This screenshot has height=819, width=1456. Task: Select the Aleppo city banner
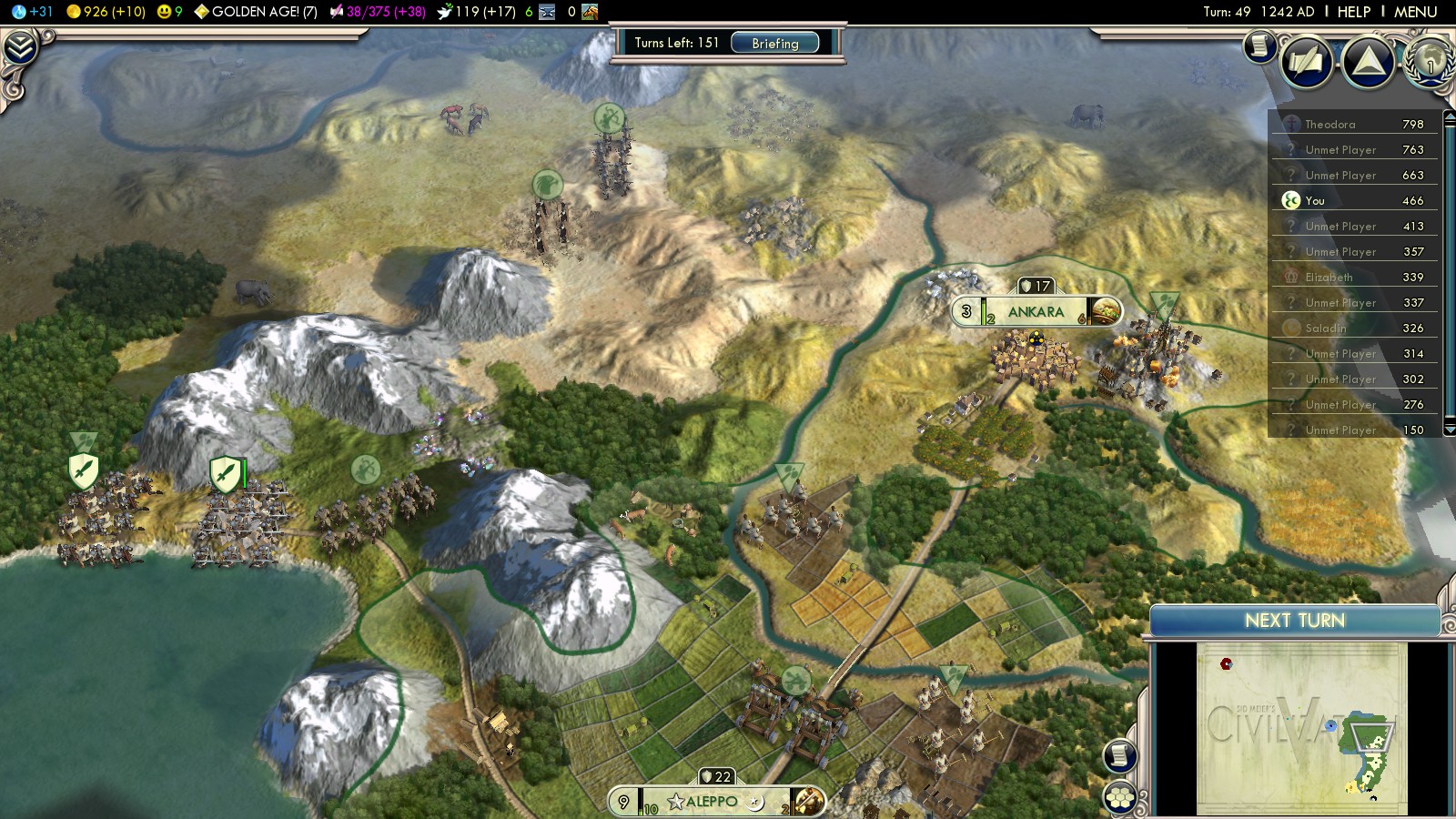[712, 802]
